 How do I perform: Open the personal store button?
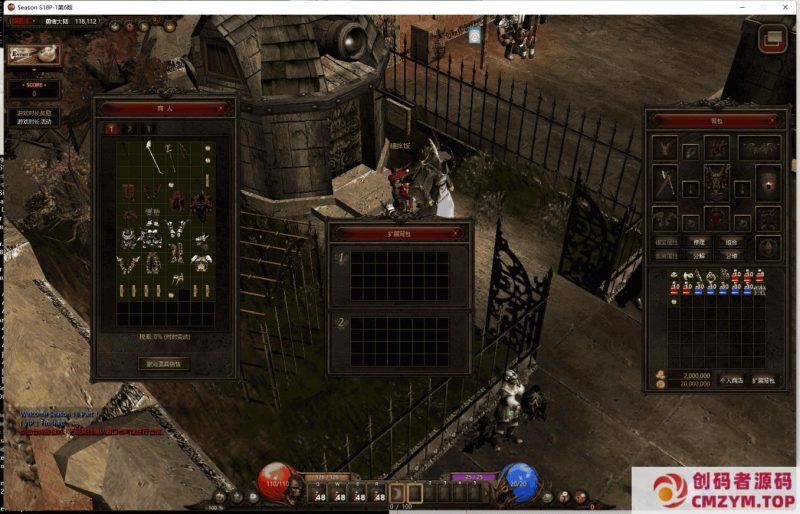pos(731,380)
